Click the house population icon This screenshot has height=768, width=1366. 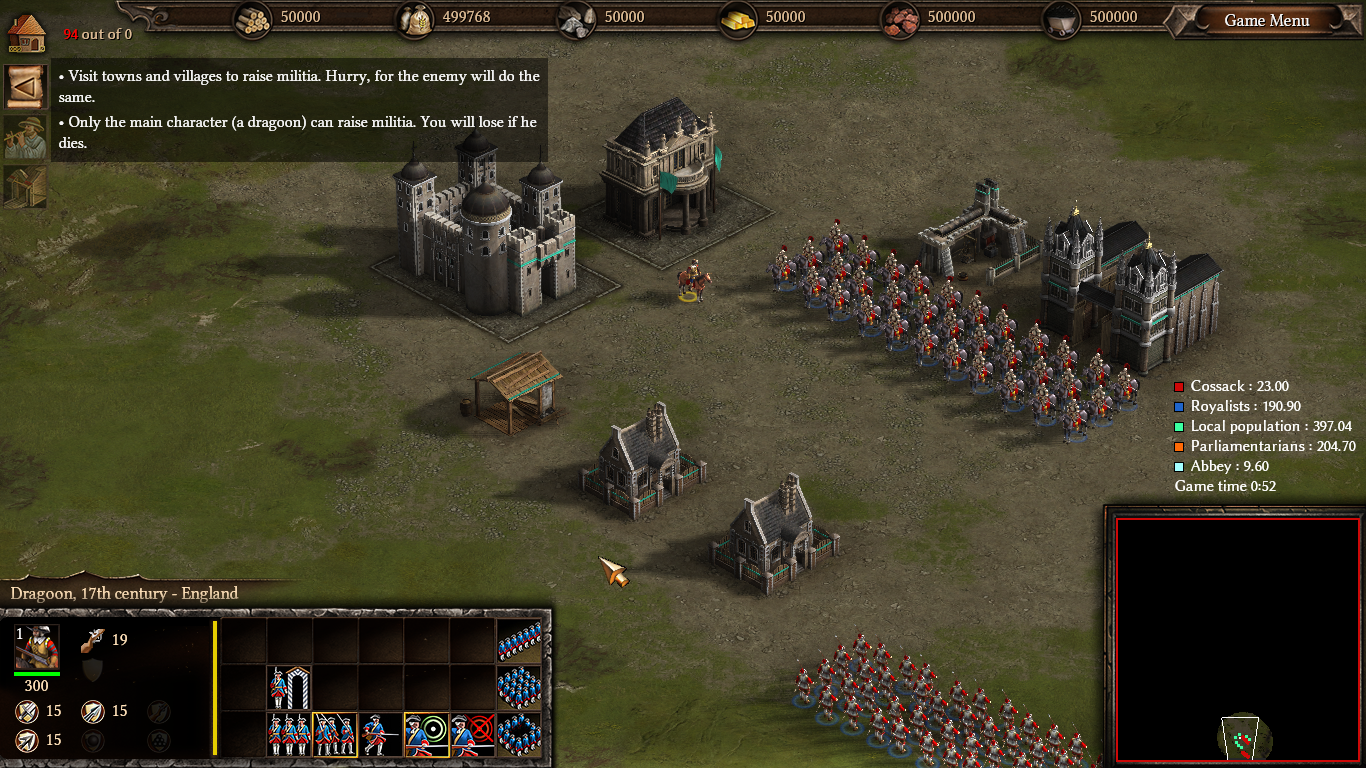click(x=26, y=32)
